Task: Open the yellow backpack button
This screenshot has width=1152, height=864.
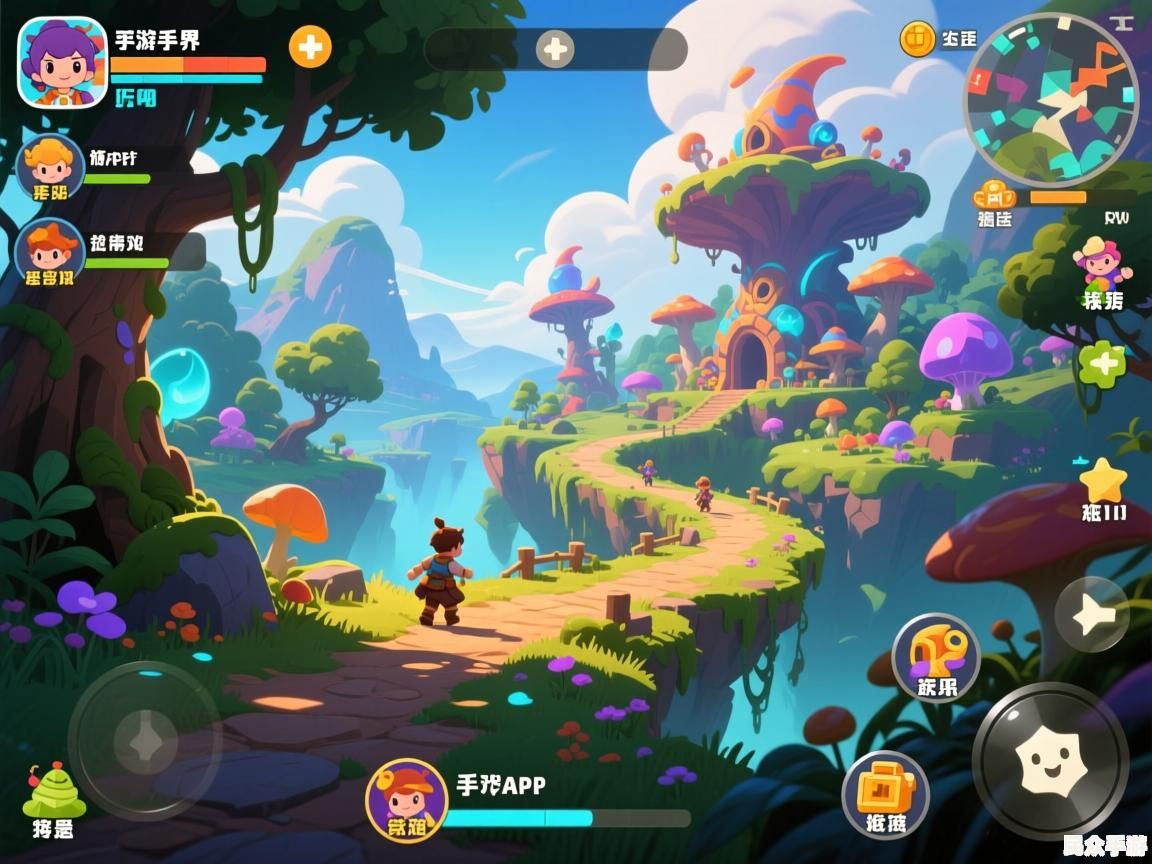Action: point(885,793)
